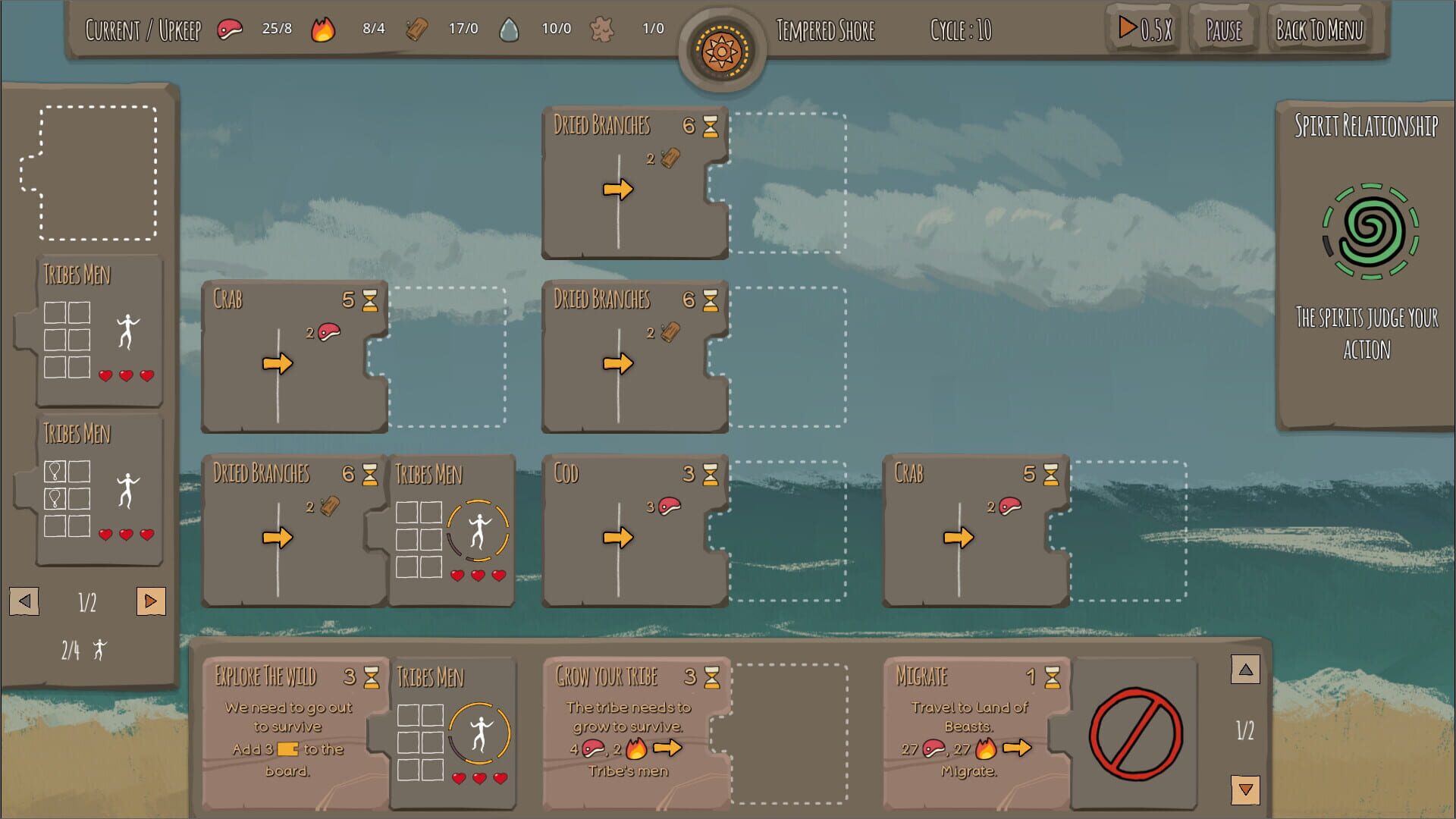Collapse the action list with the down arrow
The width and height of the screenshot is (1456, 819).
coord(1244,789)
